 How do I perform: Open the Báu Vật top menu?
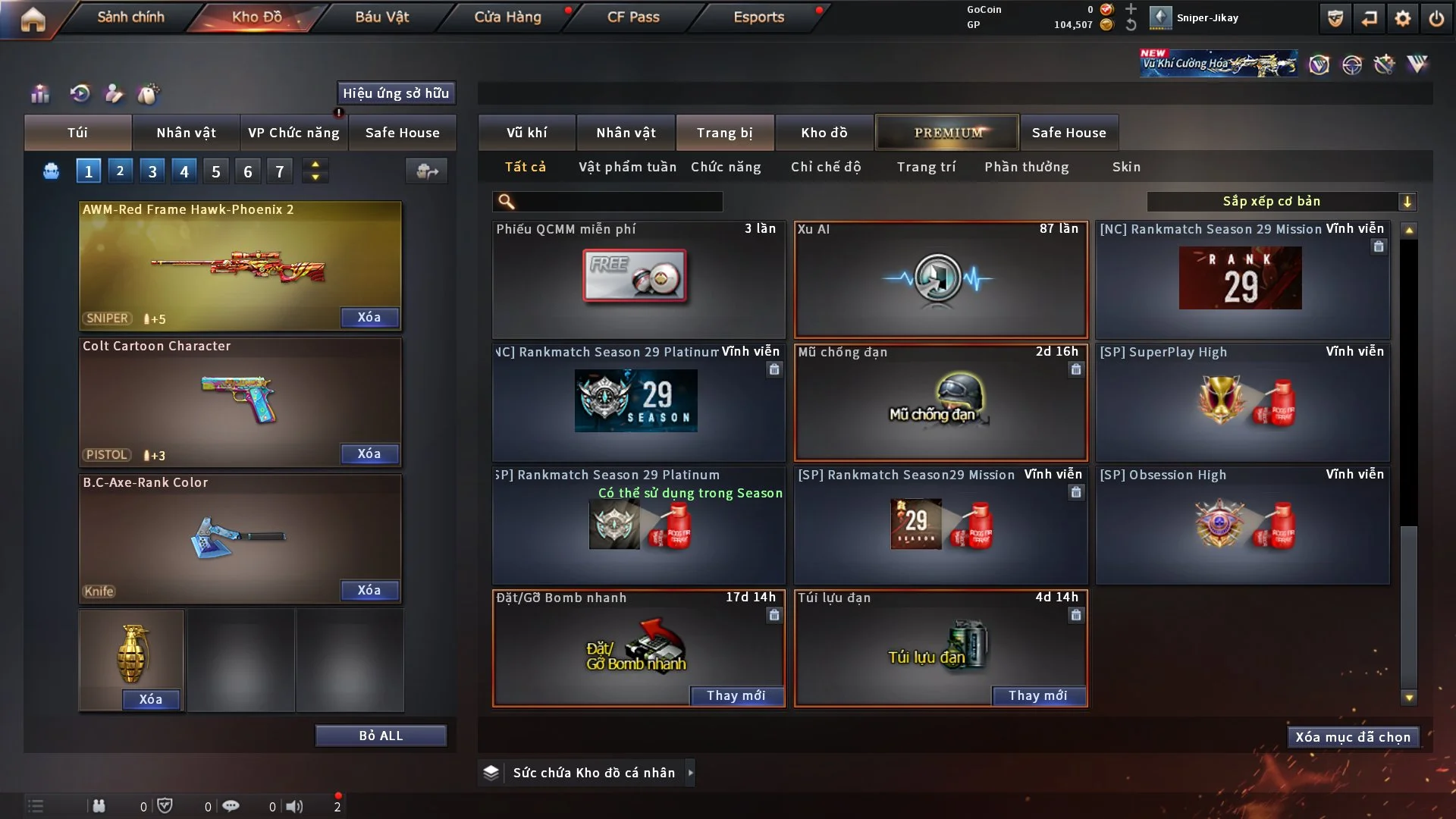(x=381, y=17)
